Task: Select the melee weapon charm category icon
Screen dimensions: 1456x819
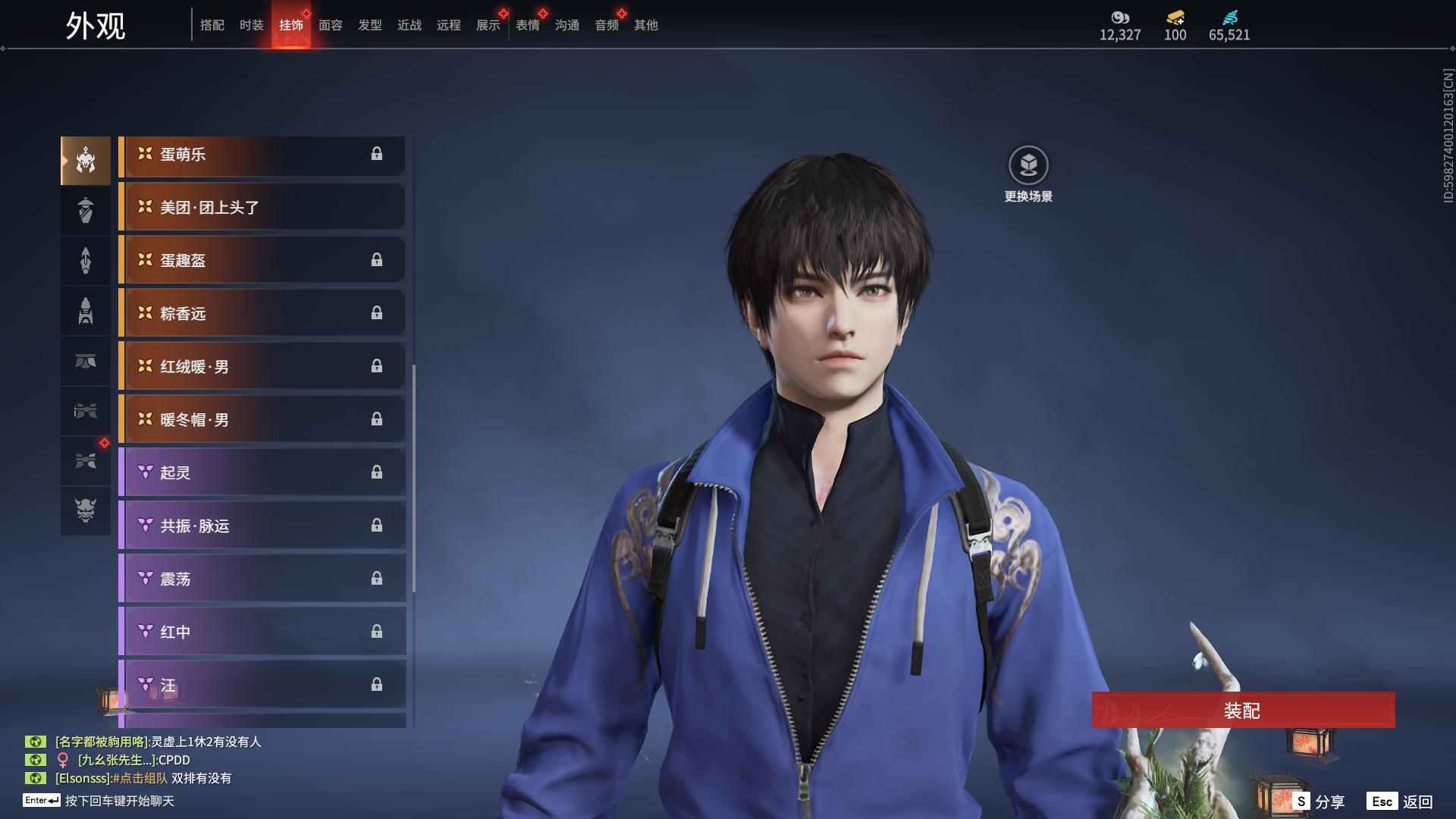Action: (86, 412)
